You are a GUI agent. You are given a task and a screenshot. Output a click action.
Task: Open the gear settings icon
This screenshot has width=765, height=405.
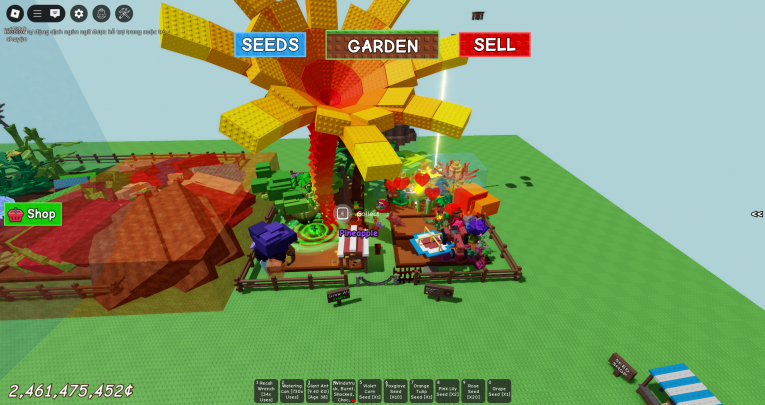79,14
